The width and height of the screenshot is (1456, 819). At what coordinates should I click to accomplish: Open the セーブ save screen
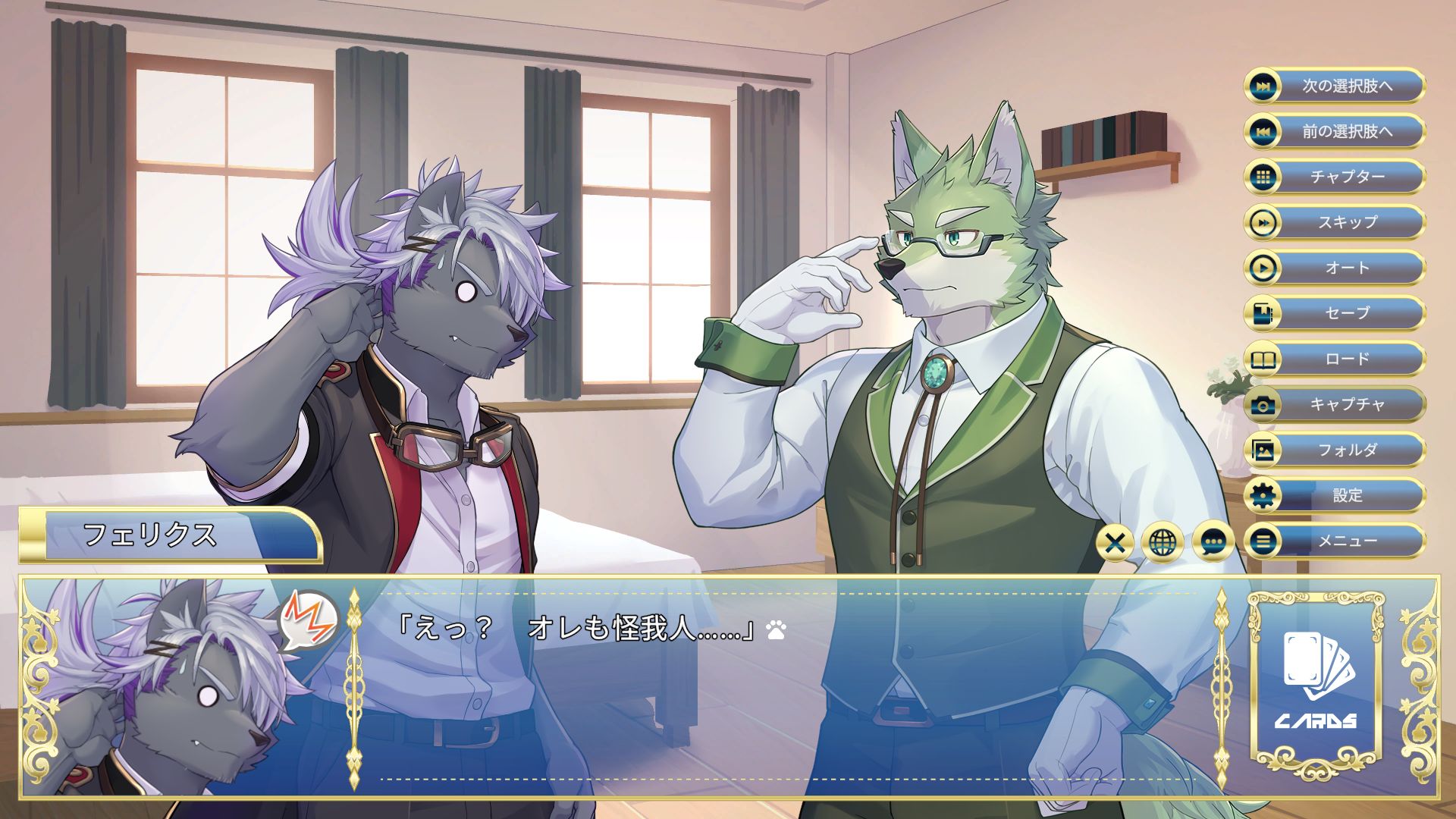coord(1335,313)
